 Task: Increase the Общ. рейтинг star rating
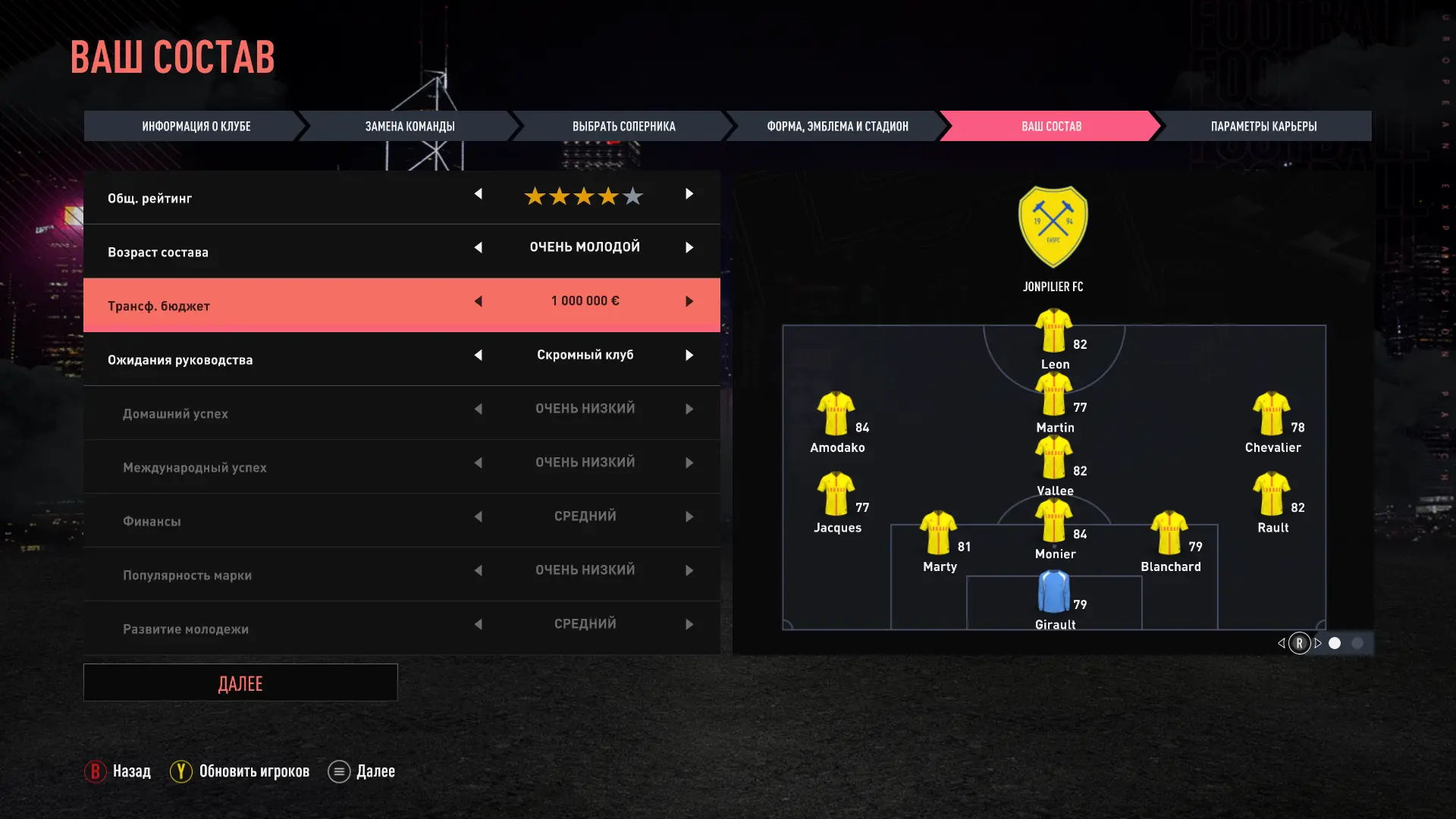(689, 194)
